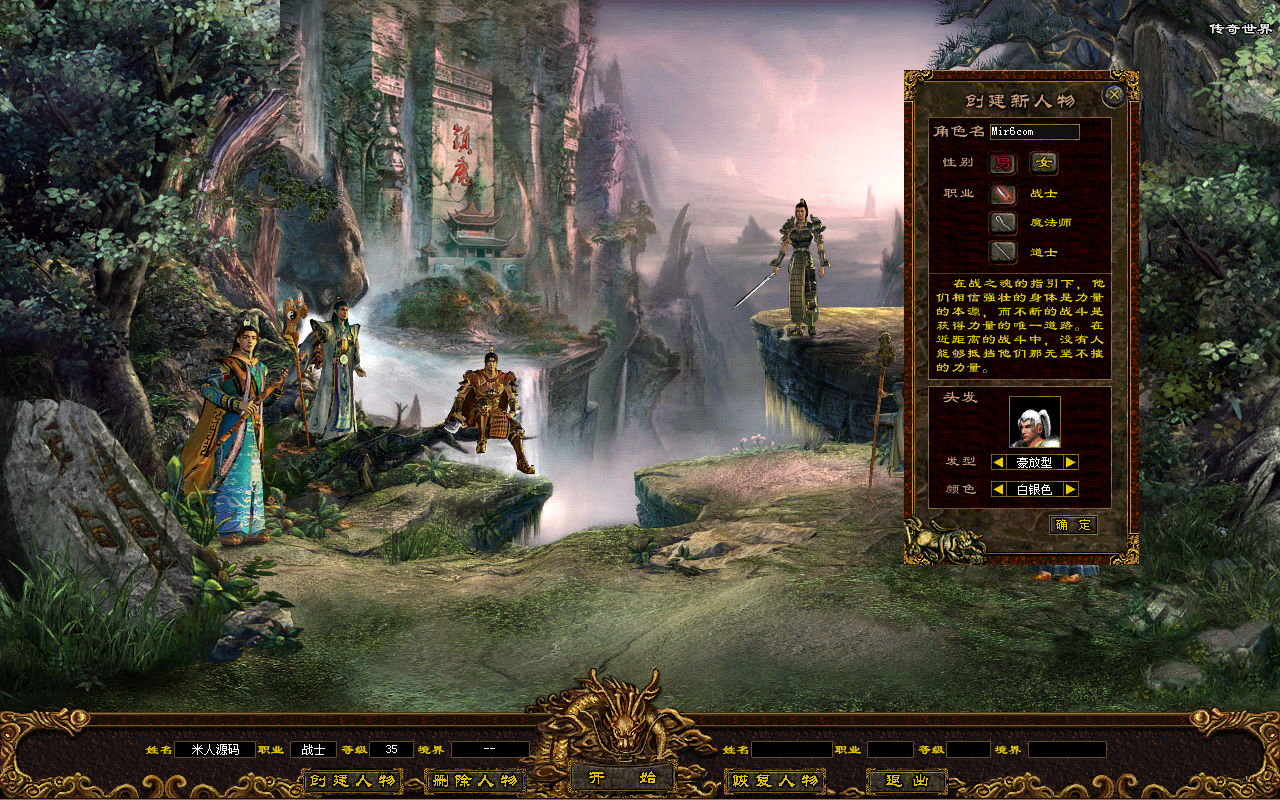Choose the Taoist (道士) class icon
Screen dimensions: 1280x800
pos(1003,252)
